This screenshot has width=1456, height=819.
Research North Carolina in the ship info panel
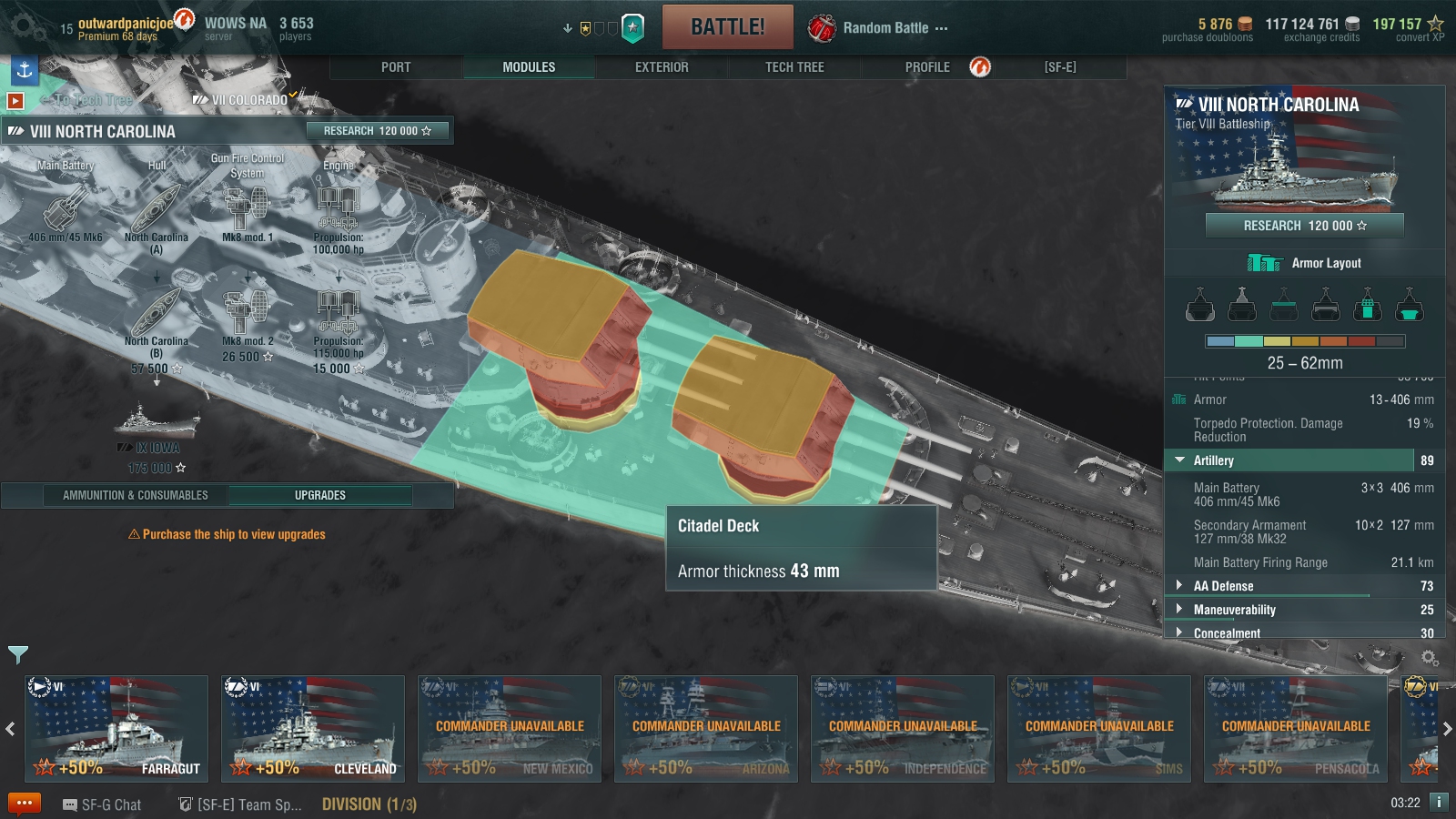tap(1304, 226)
